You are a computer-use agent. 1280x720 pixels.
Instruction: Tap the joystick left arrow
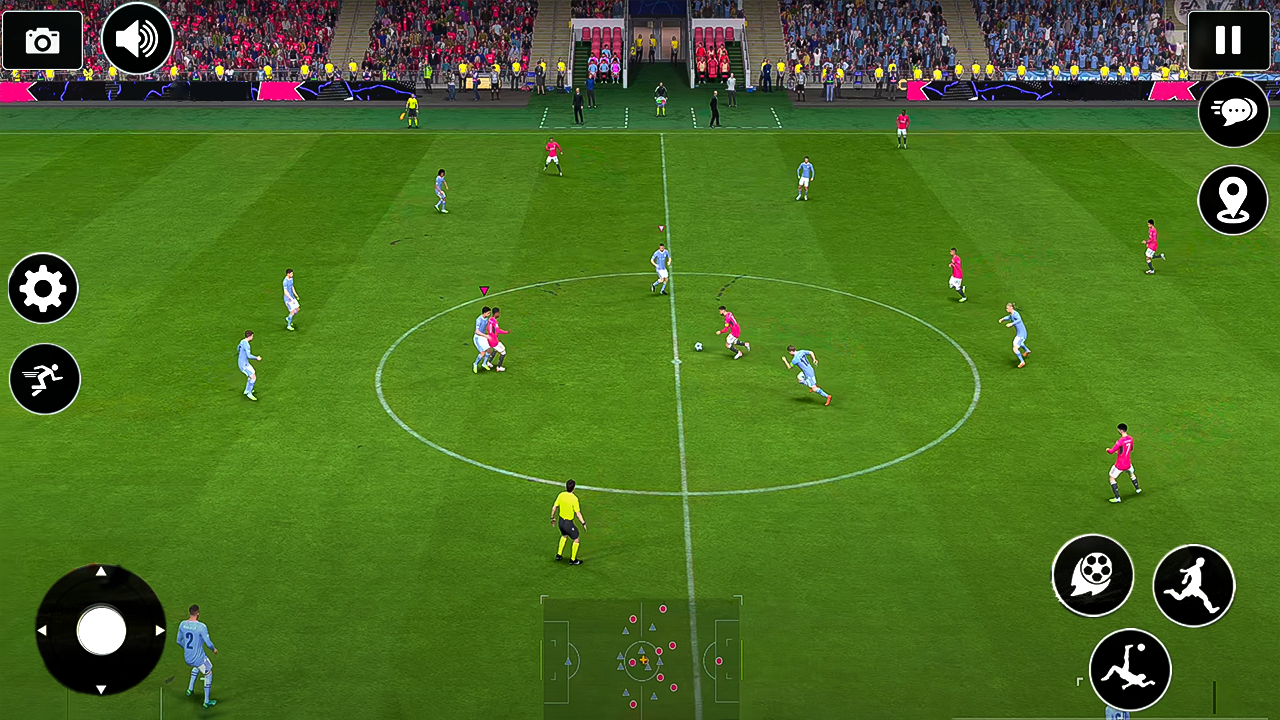point(44,631)
